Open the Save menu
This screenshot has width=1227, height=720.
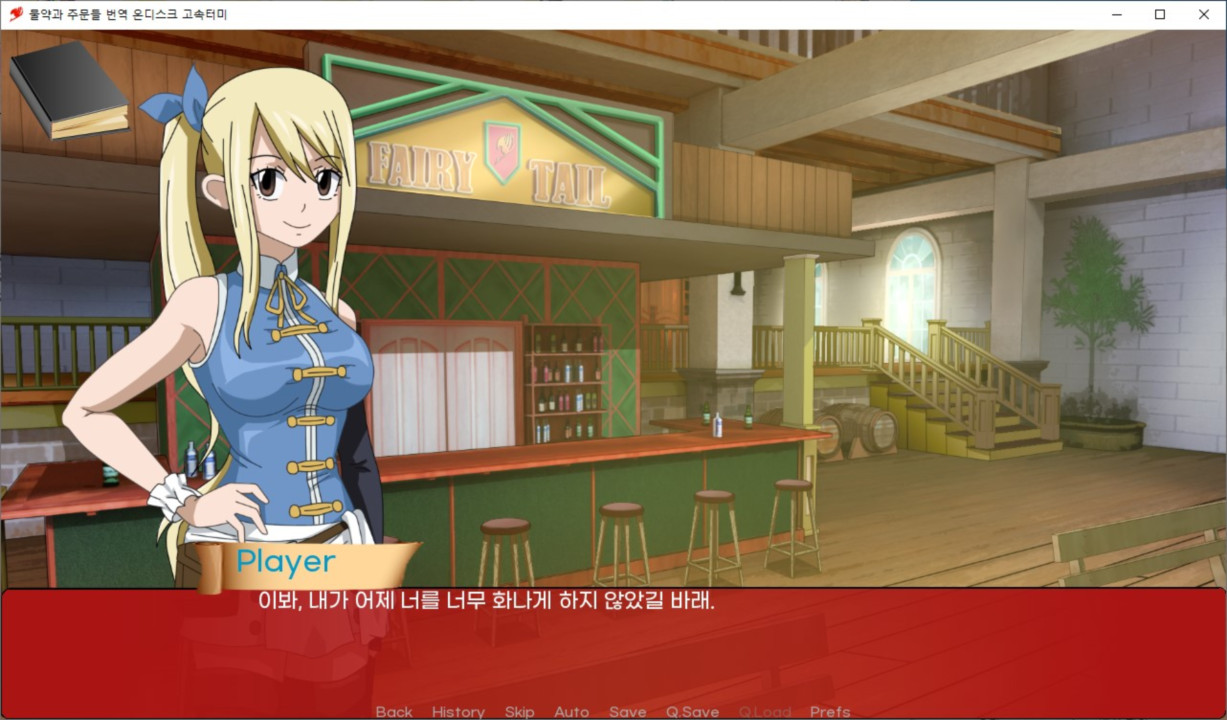point(627,712)
